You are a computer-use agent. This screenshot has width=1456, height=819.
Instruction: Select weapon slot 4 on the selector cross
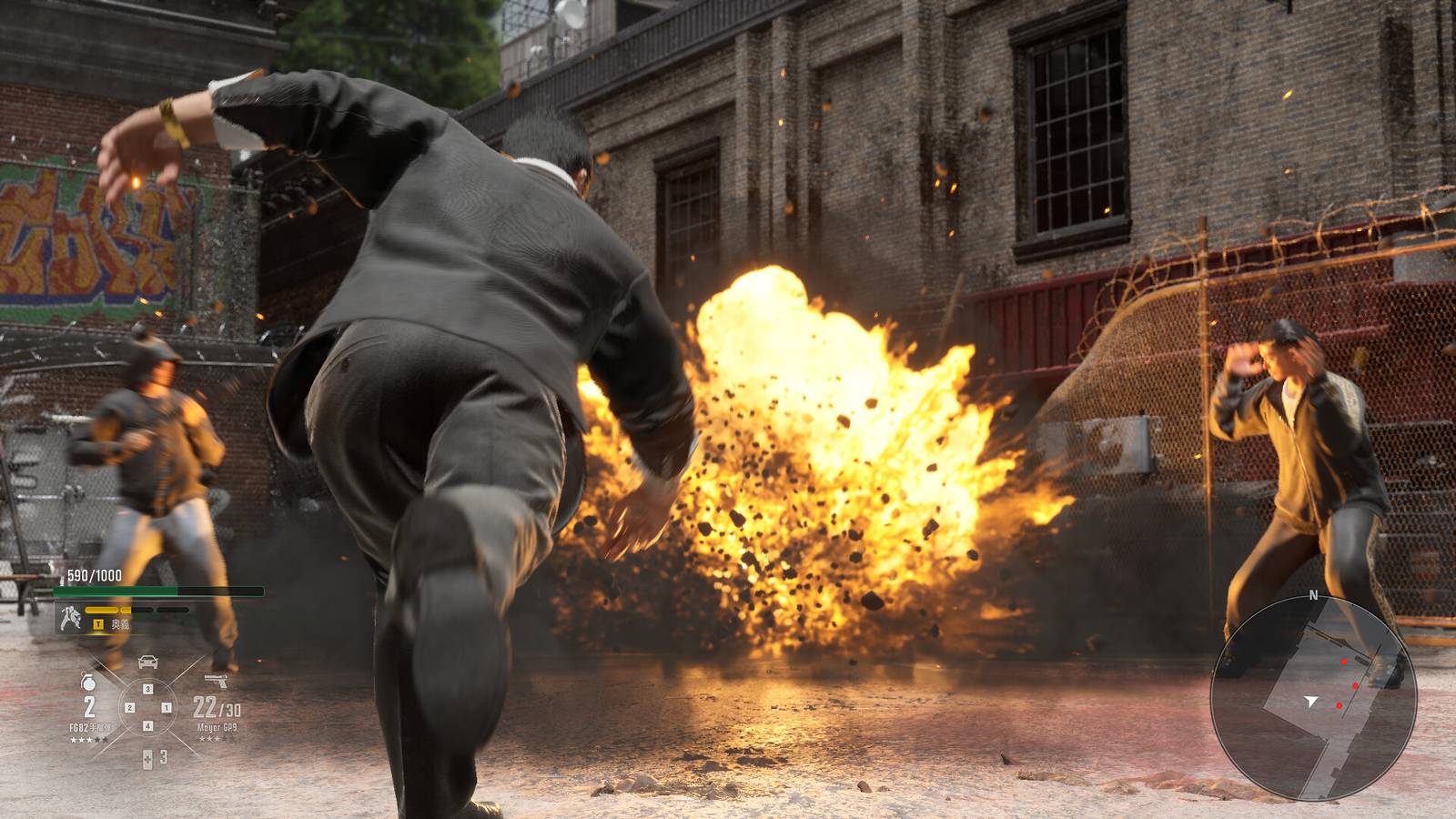[x=147, y=725]
